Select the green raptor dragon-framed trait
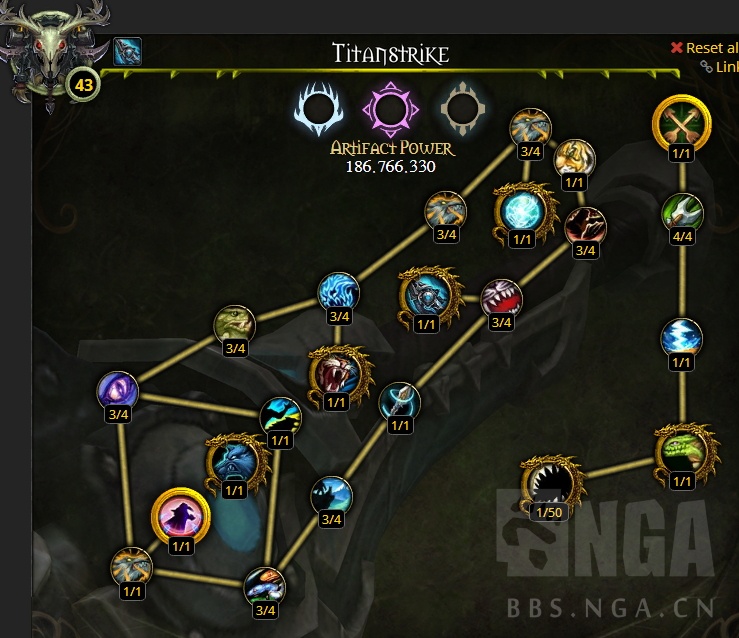 (682, 452)
